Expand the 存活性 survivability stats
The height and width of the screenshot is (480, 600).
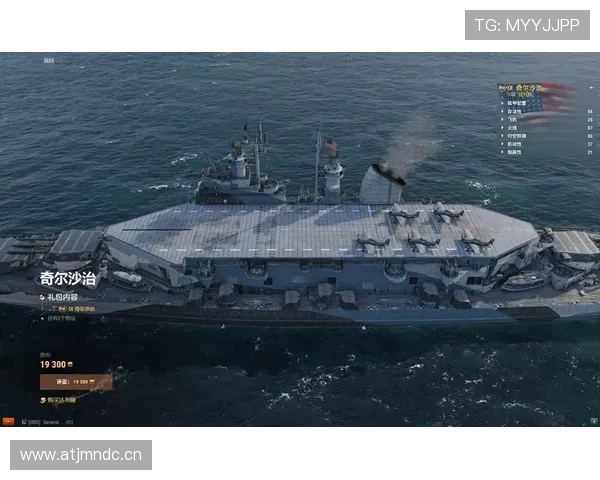point(515,112)
